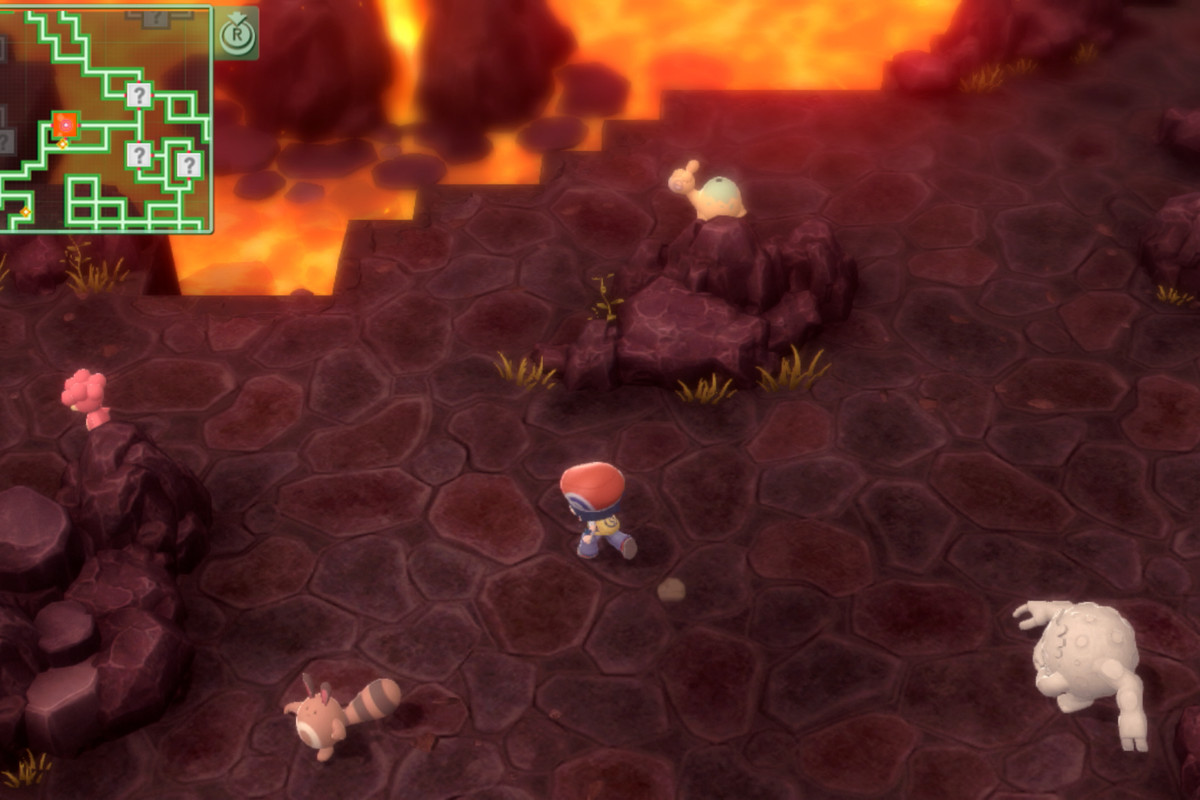Select the orange current-room marker on minimap

click(66, 125)
